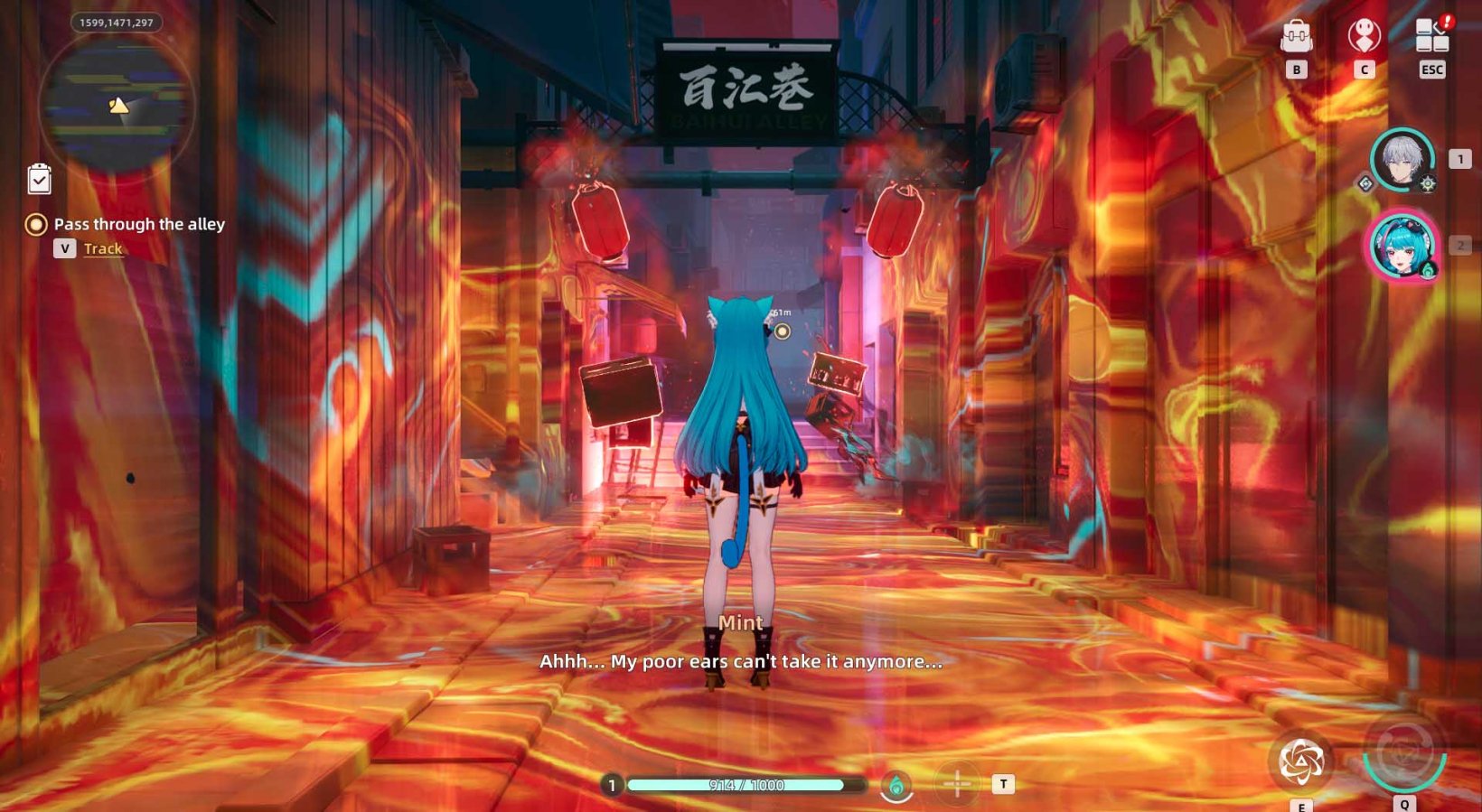Click the 61m waypoint marker in the alley
Viewport: 1482px width, 812px height.
783,330
